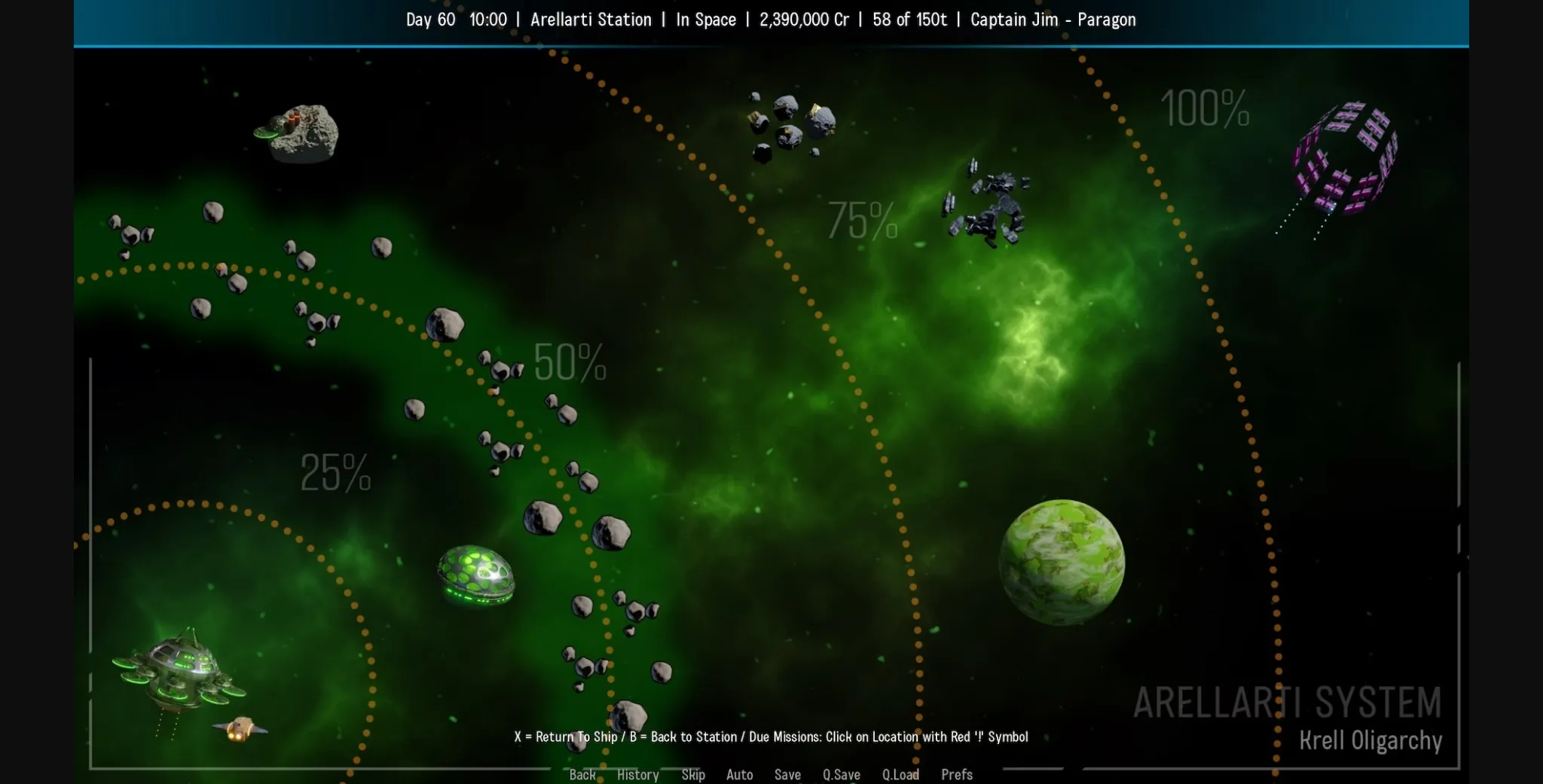Open the Save screen
This screenshot has width=1543, height=784.
click(x=787, y=774)
